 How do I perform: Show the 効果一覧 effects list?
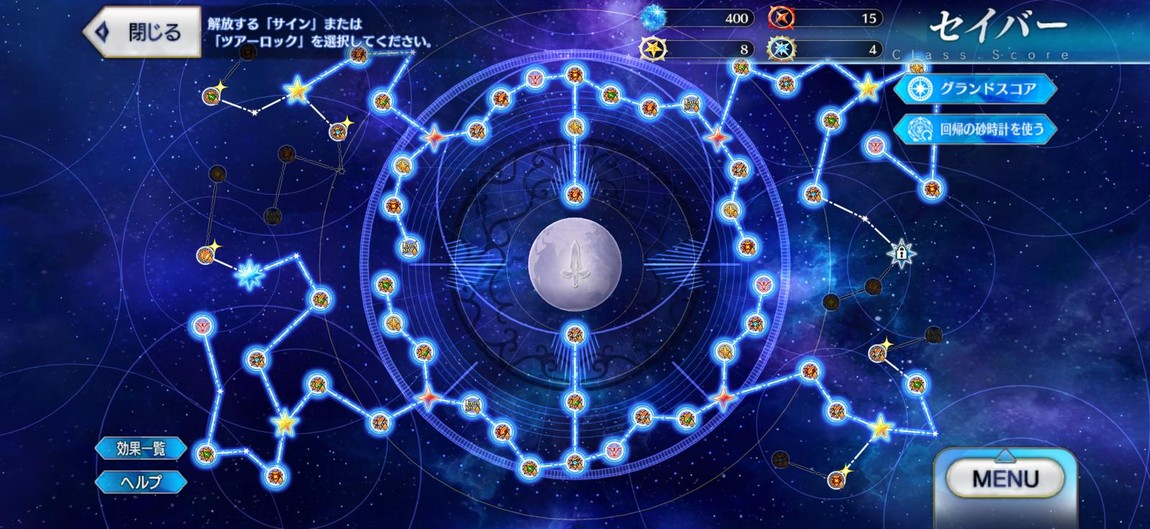click(x=140, y=449)
